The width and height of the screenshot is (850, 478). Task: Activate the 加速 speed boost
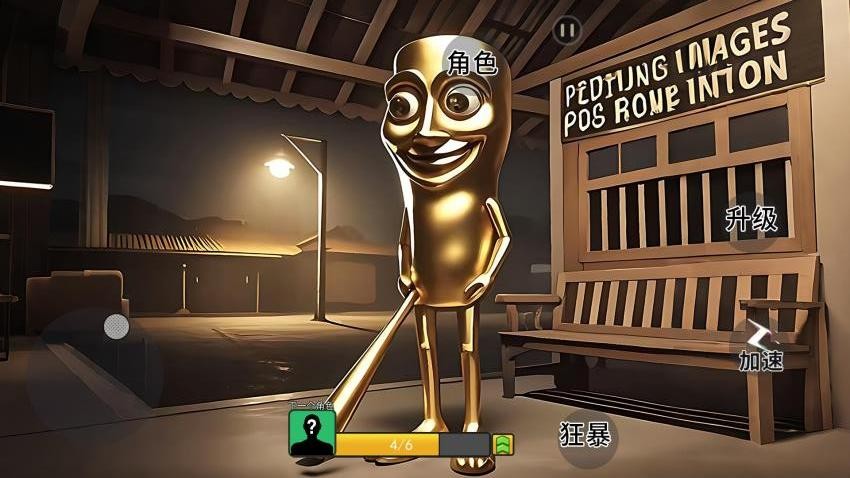point(760,346)
